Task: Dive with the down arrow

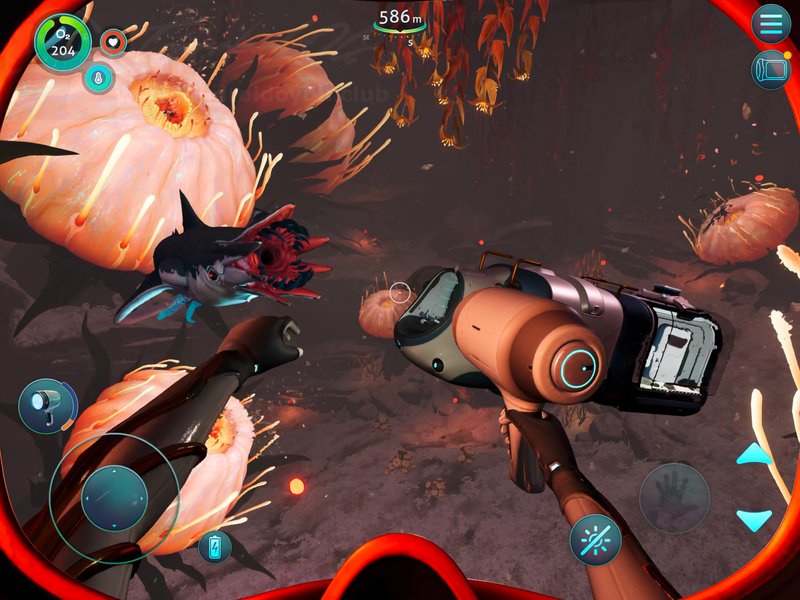Action: pos(754,520)
